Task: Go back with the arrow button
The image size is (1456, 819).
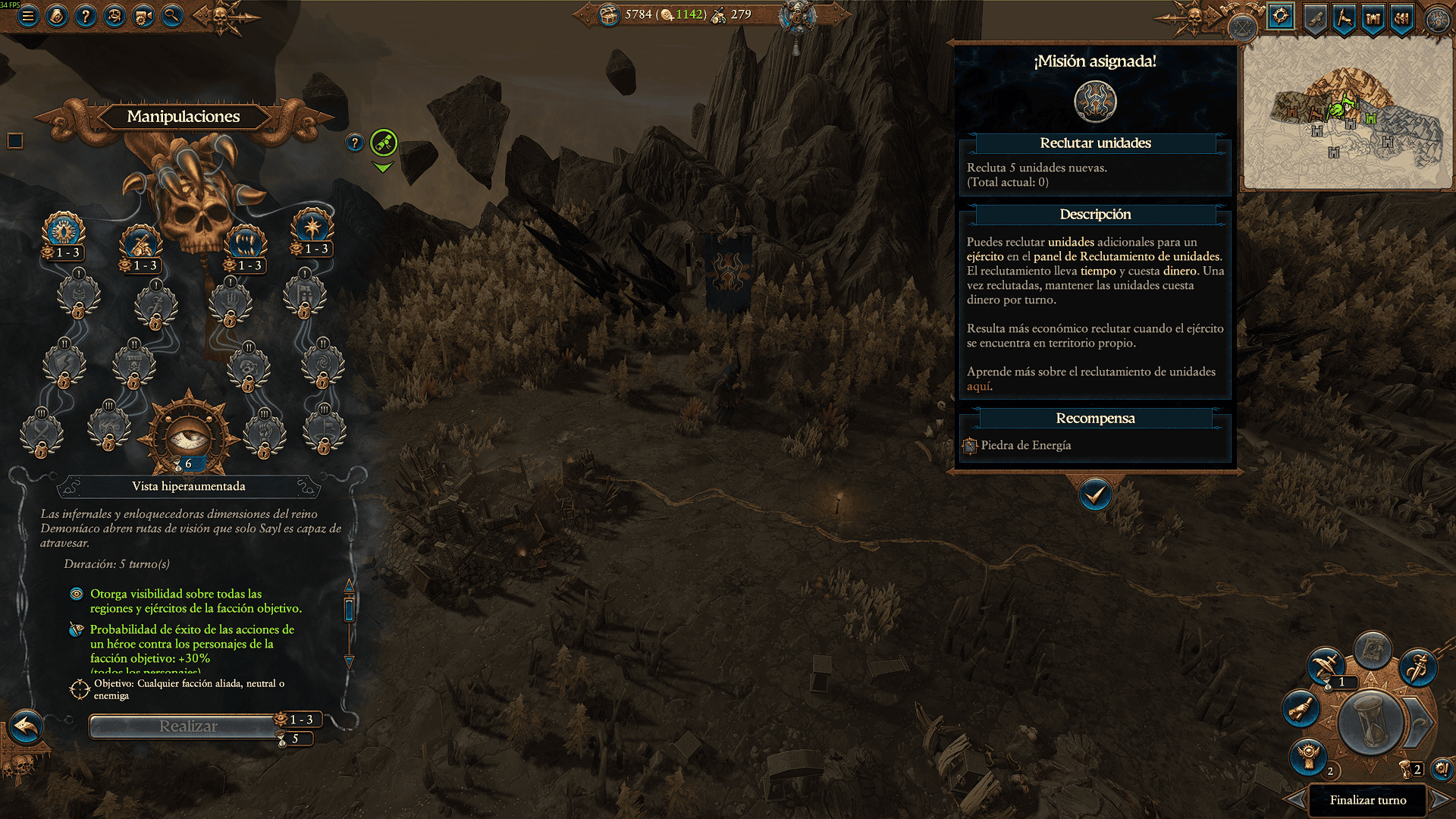Action: click(26, 726)
